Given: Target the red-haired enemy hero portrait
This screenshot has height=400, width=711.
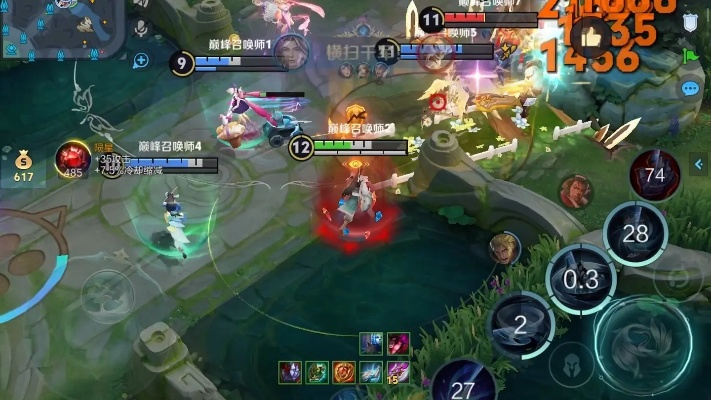Looking at the screenshot, I should (x=575, y=191).
